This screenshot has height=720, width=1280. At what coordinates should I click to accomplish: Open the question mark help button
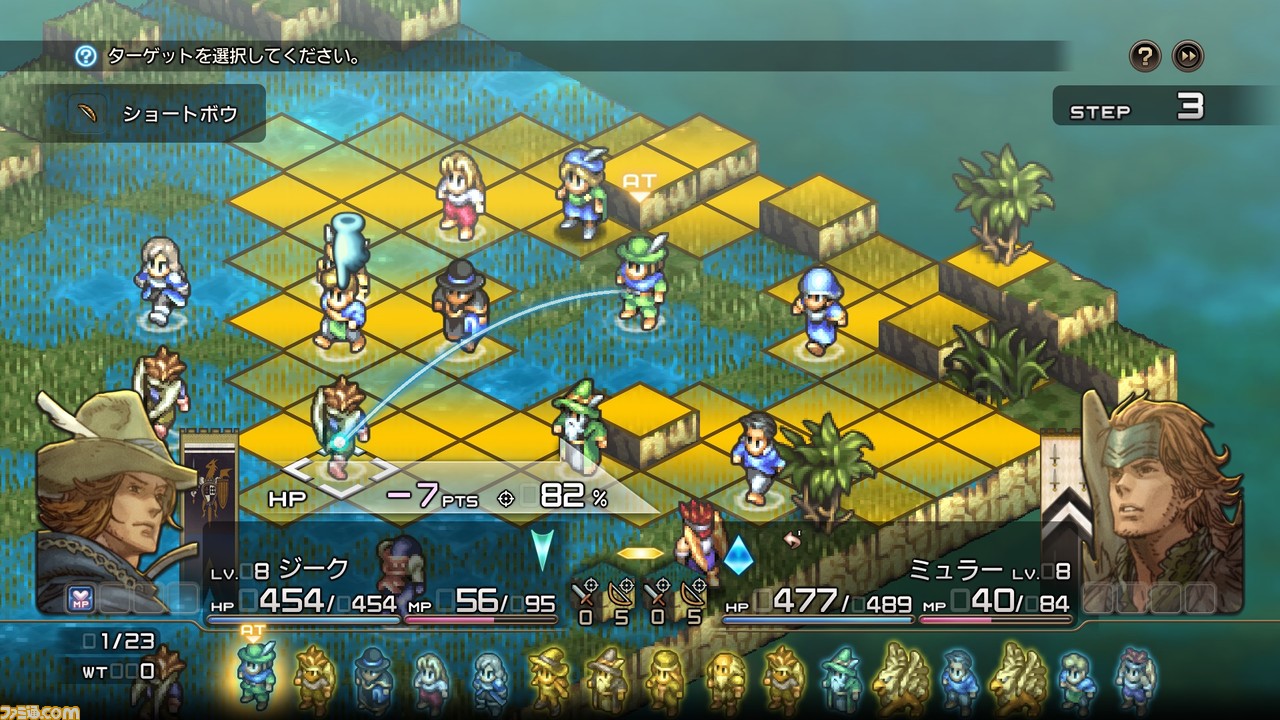(x=1145, y=56)
